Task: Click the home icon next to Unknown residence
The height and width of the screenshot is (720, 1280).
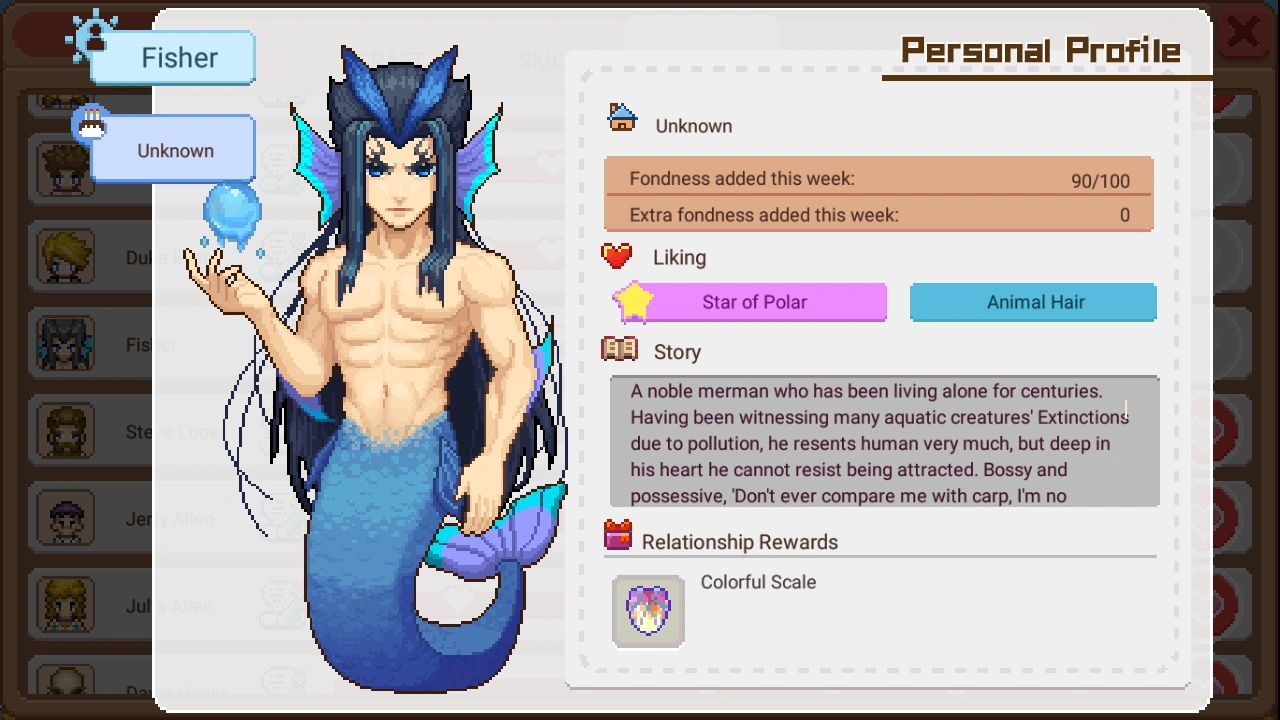Action: click(621, 116)
